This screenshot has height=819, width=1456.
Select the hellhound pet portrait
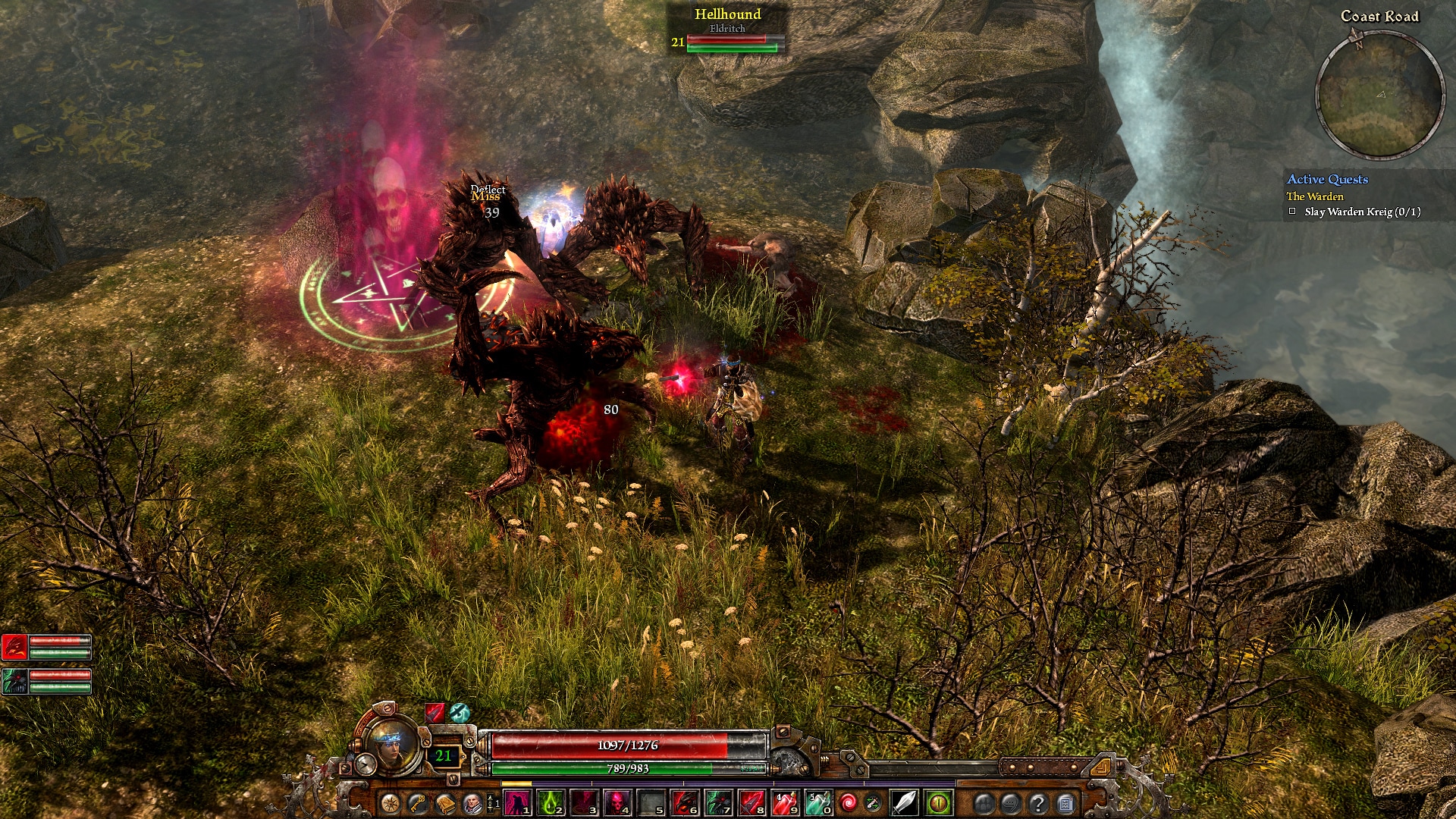tap(15, 647)
